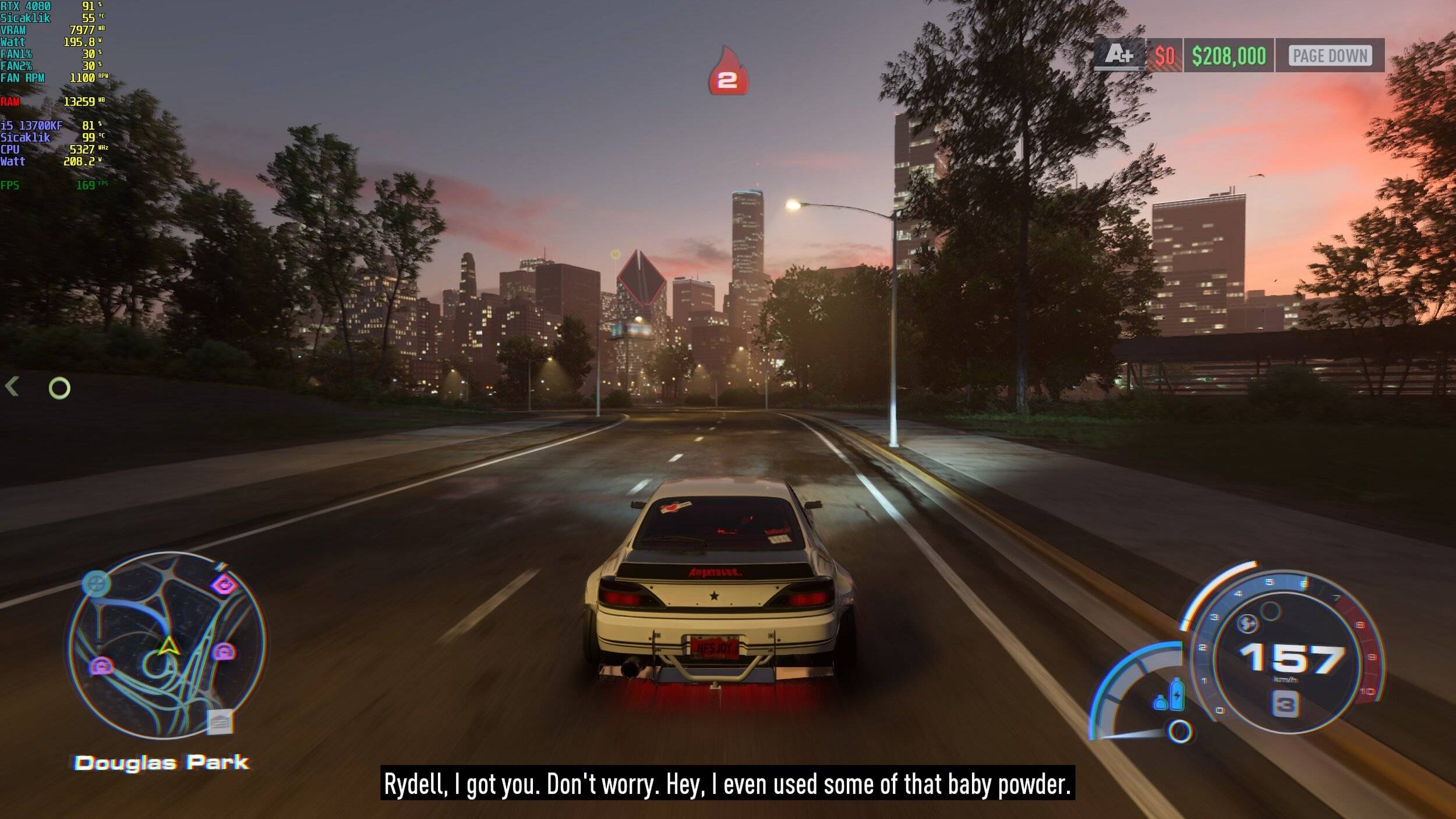The height and width of the screenshot is (819, 1456).
Task: Choose the pink hexagon event marker on minimap
Action: click(x=224, y=584)
